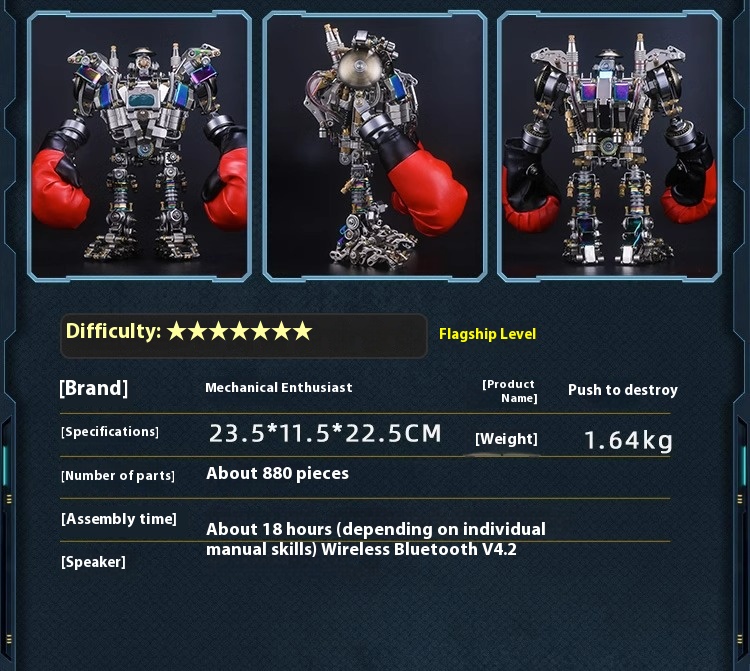The width and height of the screenshot is (750, 671).
Task: View the rear view robot photo
Action: click(609, 146)
